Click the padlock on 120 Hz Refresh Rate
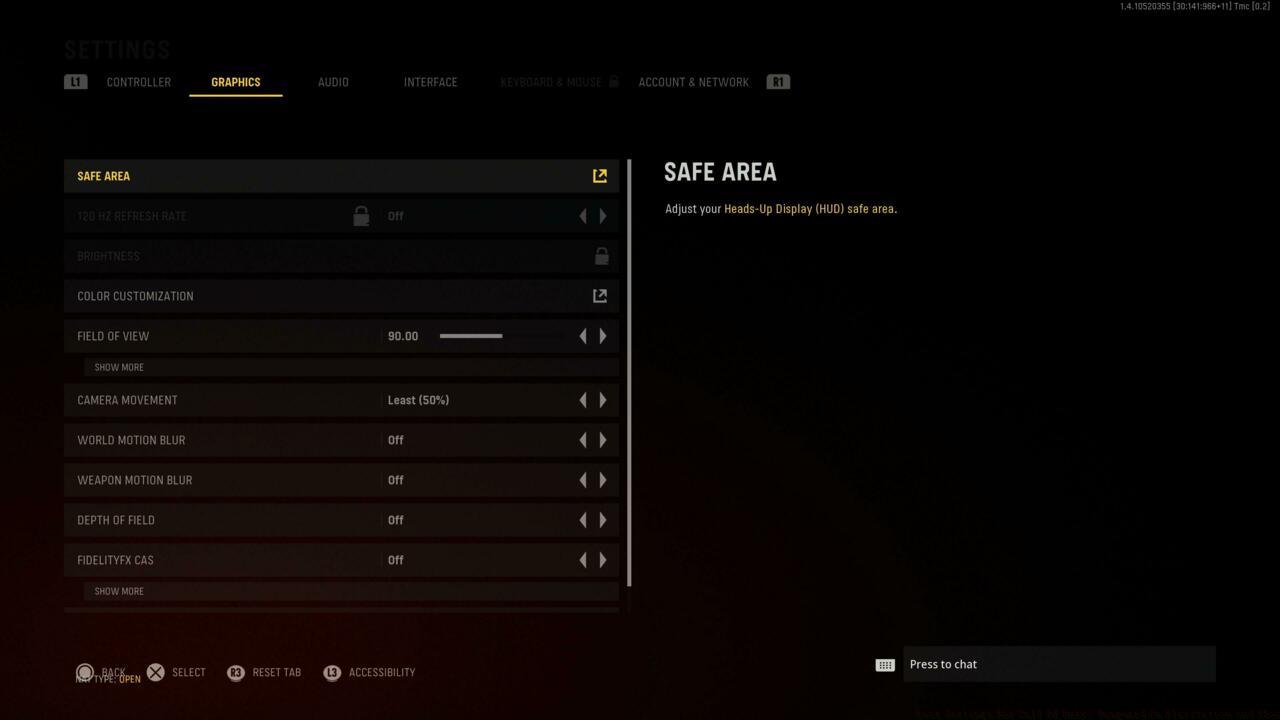 coord(361,215)
